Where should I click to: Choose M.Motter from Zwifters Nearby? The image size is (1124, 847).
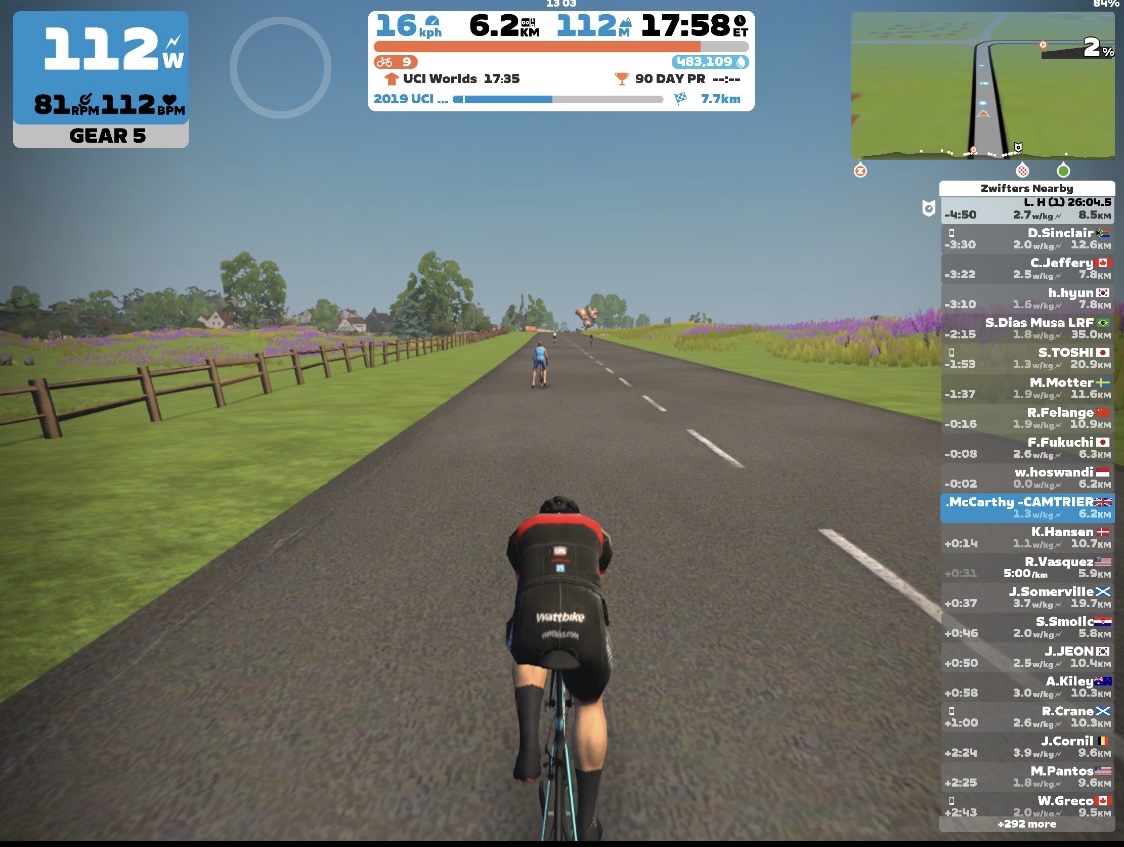coord(1027,389)
